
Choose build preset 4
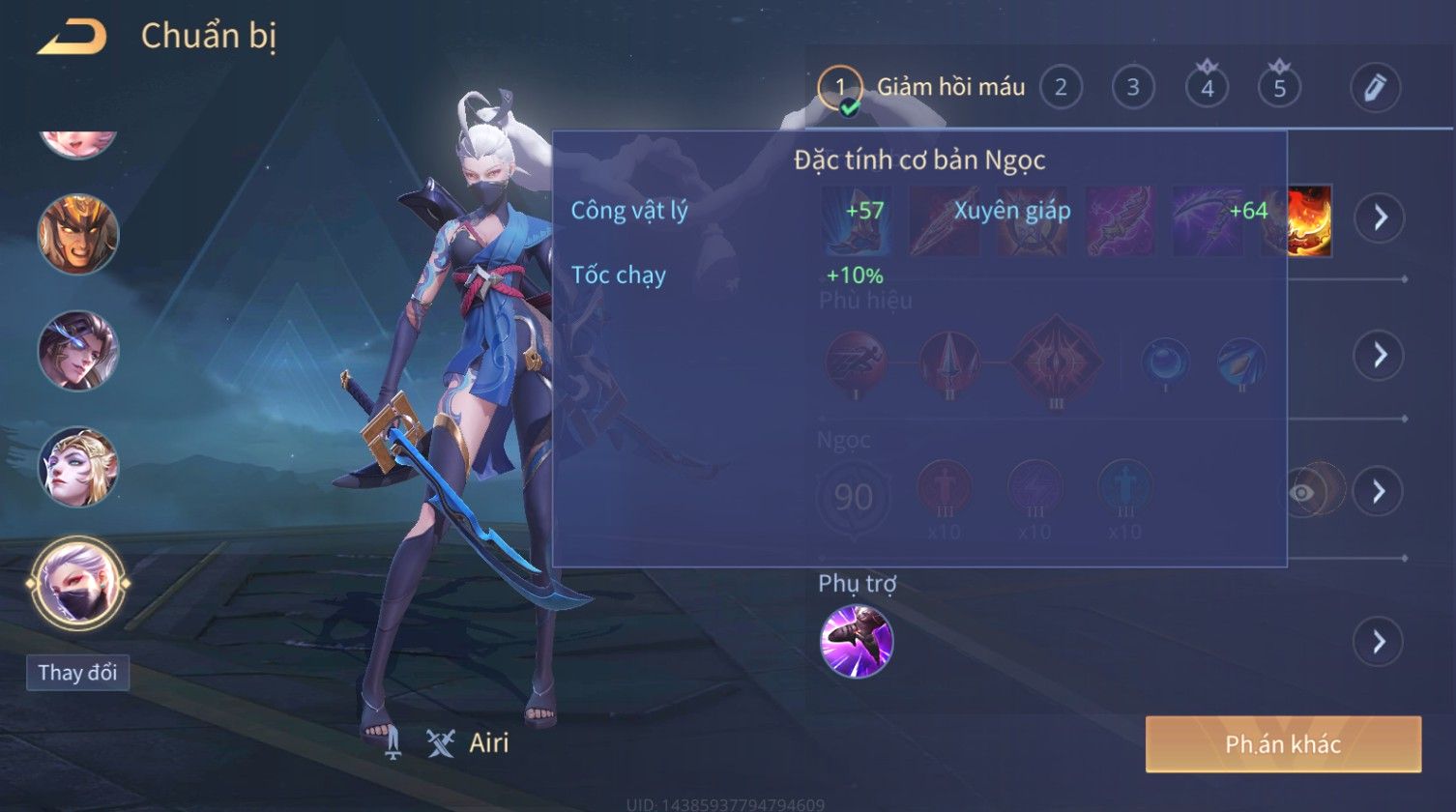pos(1207,88)
